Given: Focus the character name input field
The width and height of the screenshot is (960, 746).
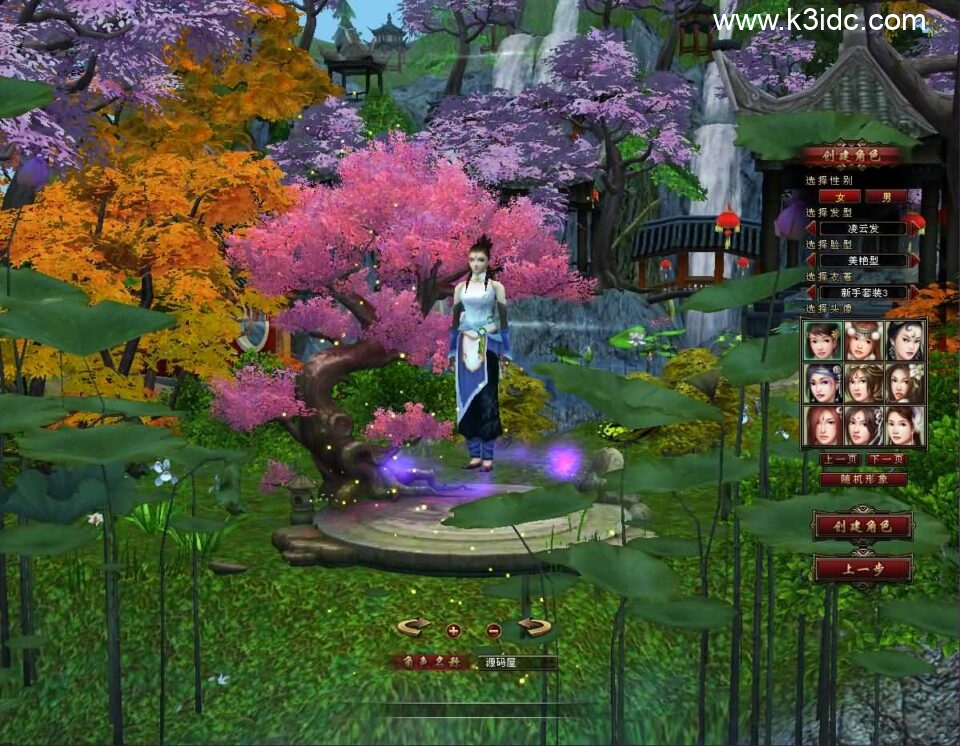Looking at the screenshot, I should [x=516, y=662].
